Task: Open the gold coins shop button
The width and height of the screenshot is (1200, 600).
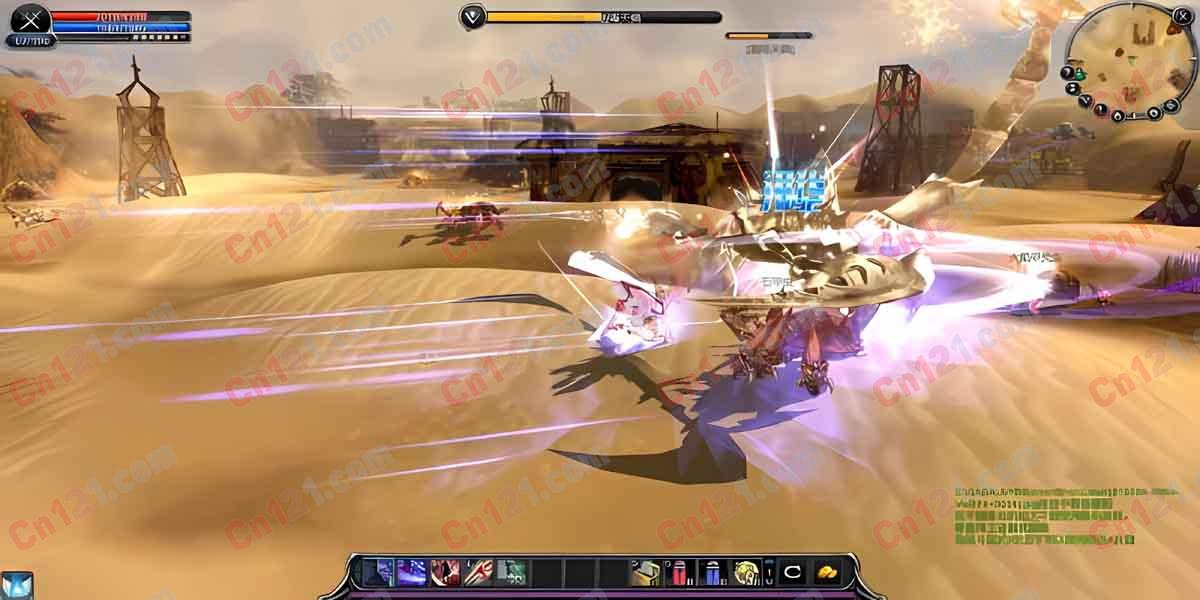Action: [826, 572]
